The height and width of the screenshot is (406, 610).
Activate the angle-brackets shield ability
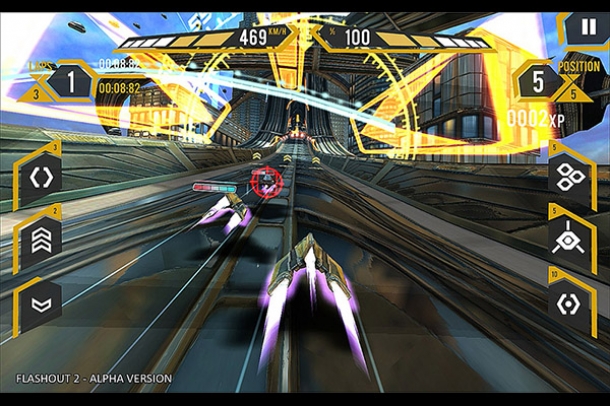tap(42, 176)
